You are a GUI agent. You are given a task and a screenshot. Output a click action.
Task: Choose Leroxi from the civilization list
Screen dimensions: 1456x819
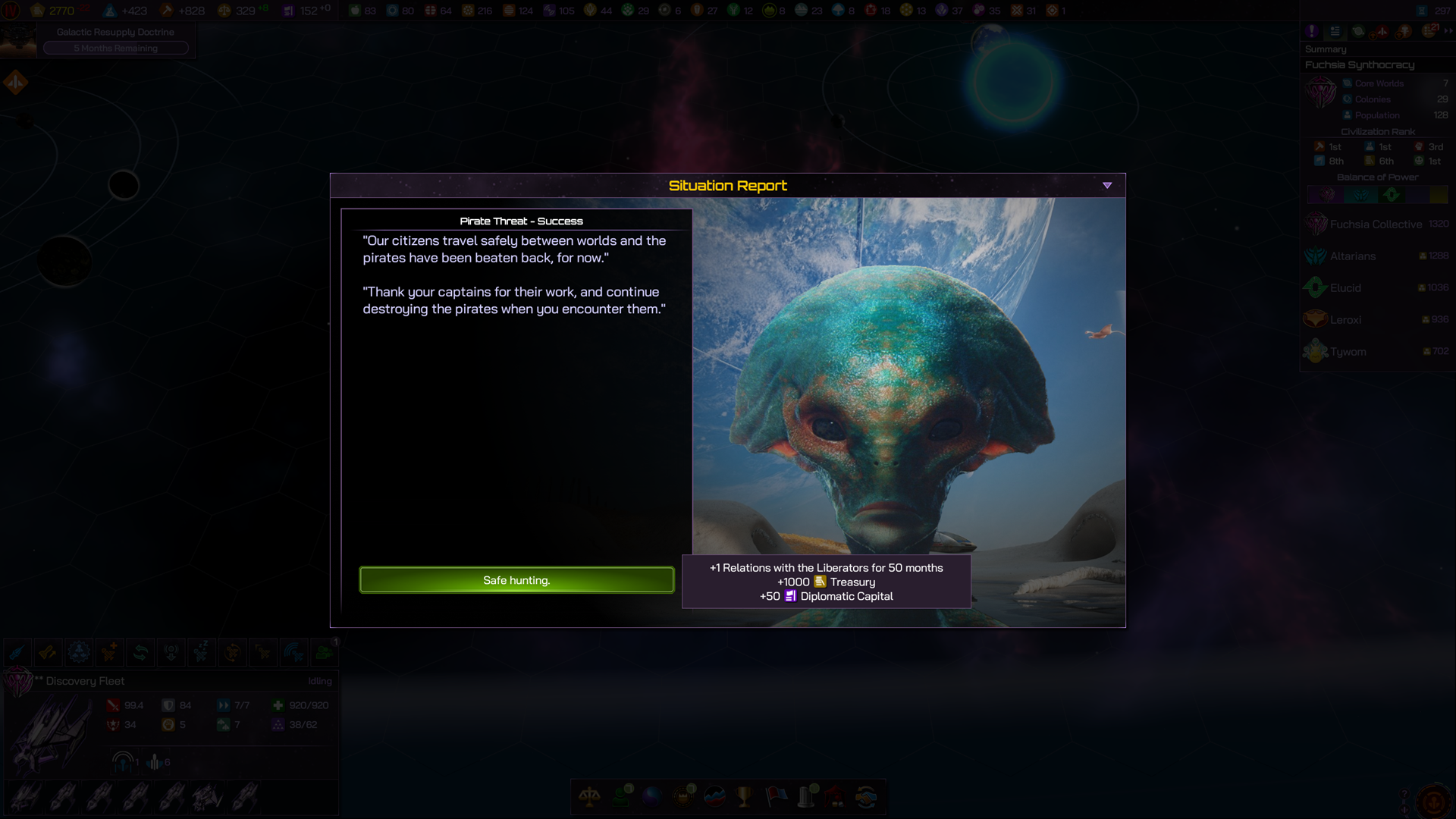pyautogui.click(x=1345, y=320)
